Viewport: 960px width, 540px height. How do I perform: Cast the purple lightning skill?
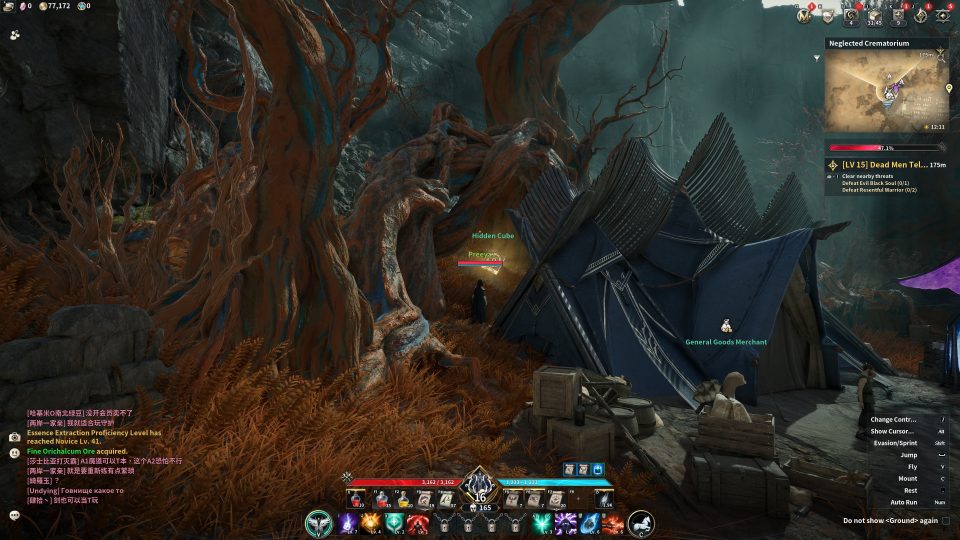pyautogui.click(x=347, y=522)
